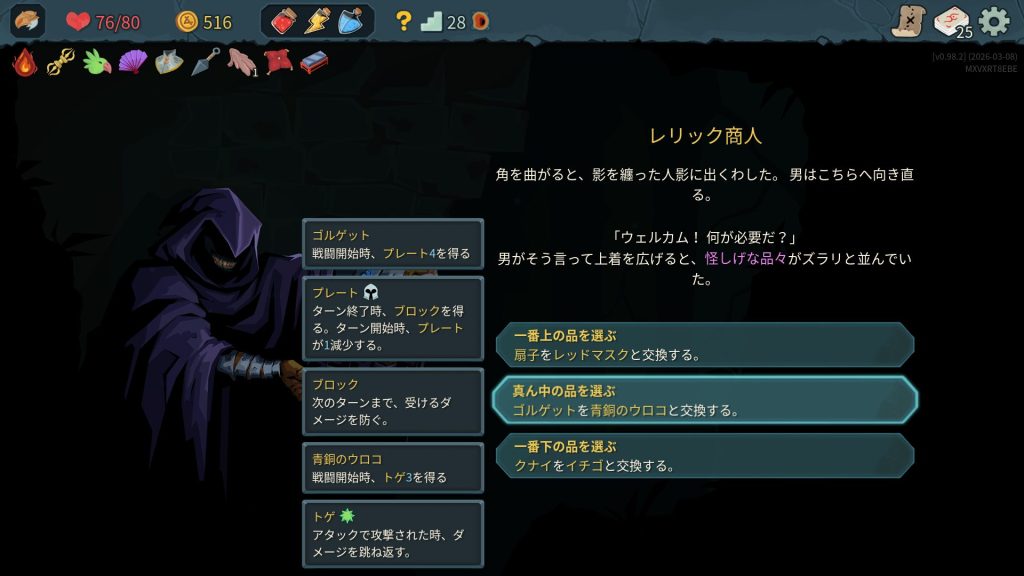This screenshot has height=576, width=1024.
Task: Select the middle option swapping Gorget for Bronze Scales
Action: tap(704, 400)
